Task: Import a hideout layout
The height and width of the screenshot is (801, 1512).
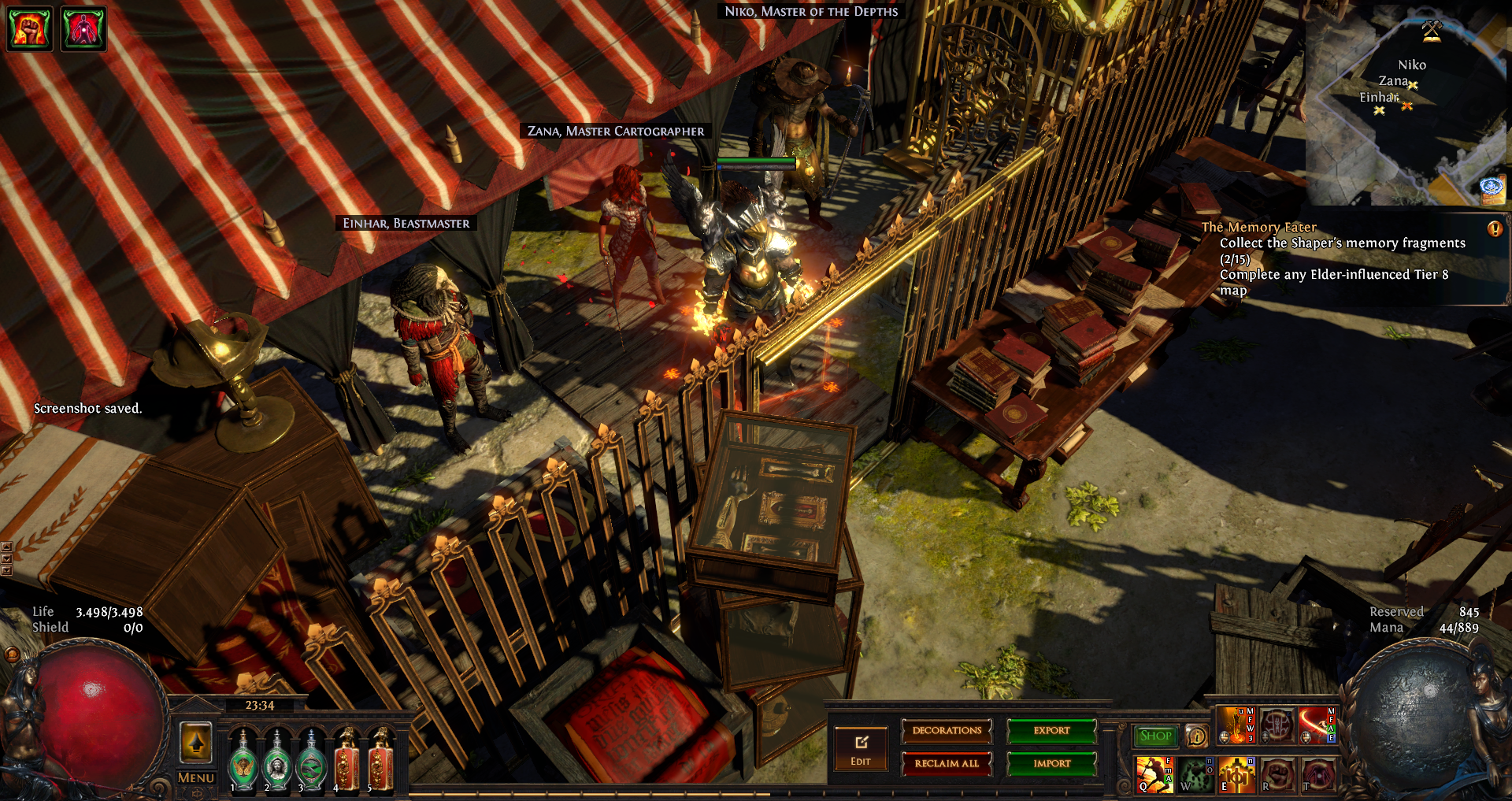Action: click(1051, 763)
